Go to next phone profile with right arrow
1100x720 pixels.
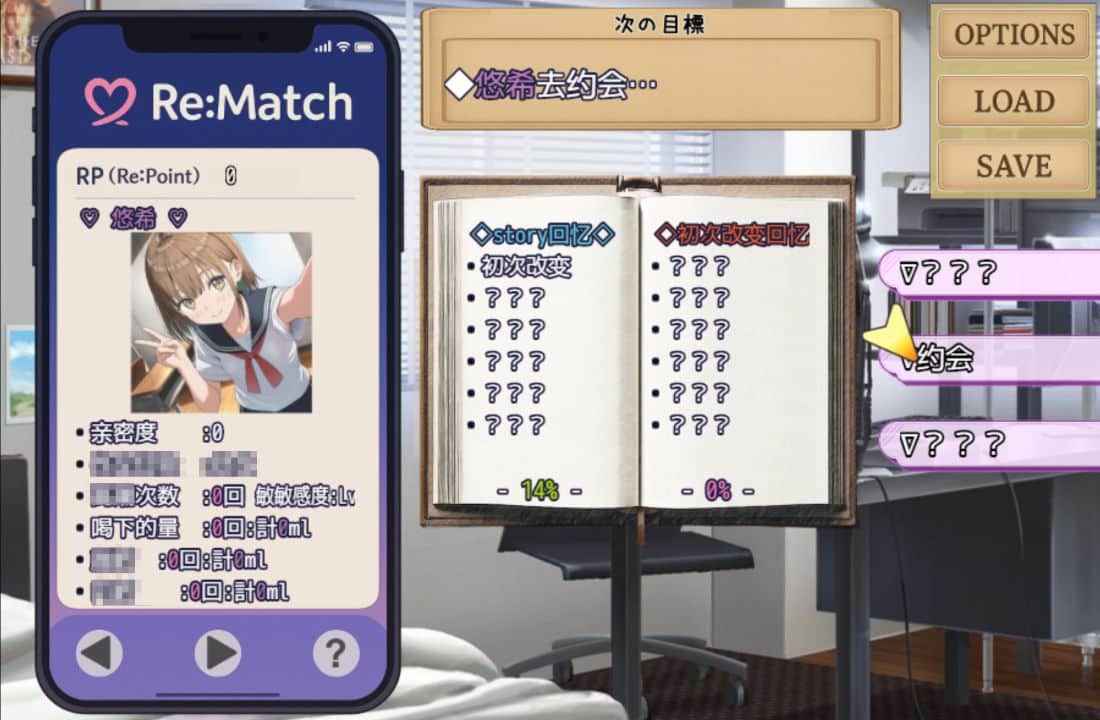(x=217, y=653)
